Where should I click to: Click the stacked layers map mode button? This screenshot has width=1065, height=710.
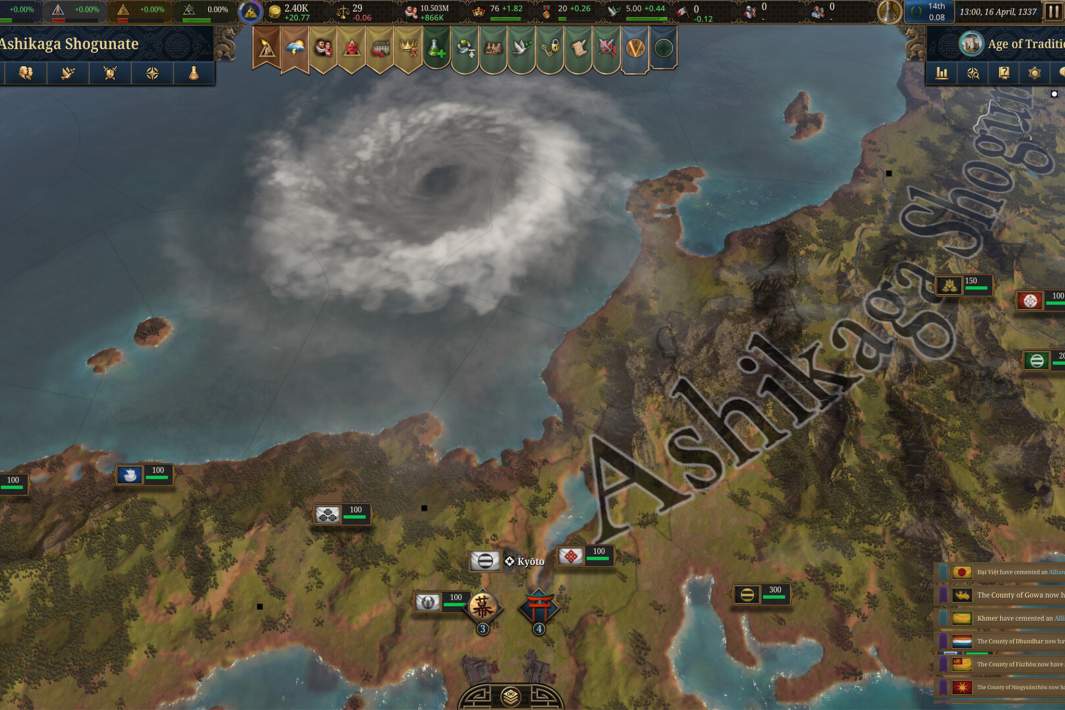510,696
